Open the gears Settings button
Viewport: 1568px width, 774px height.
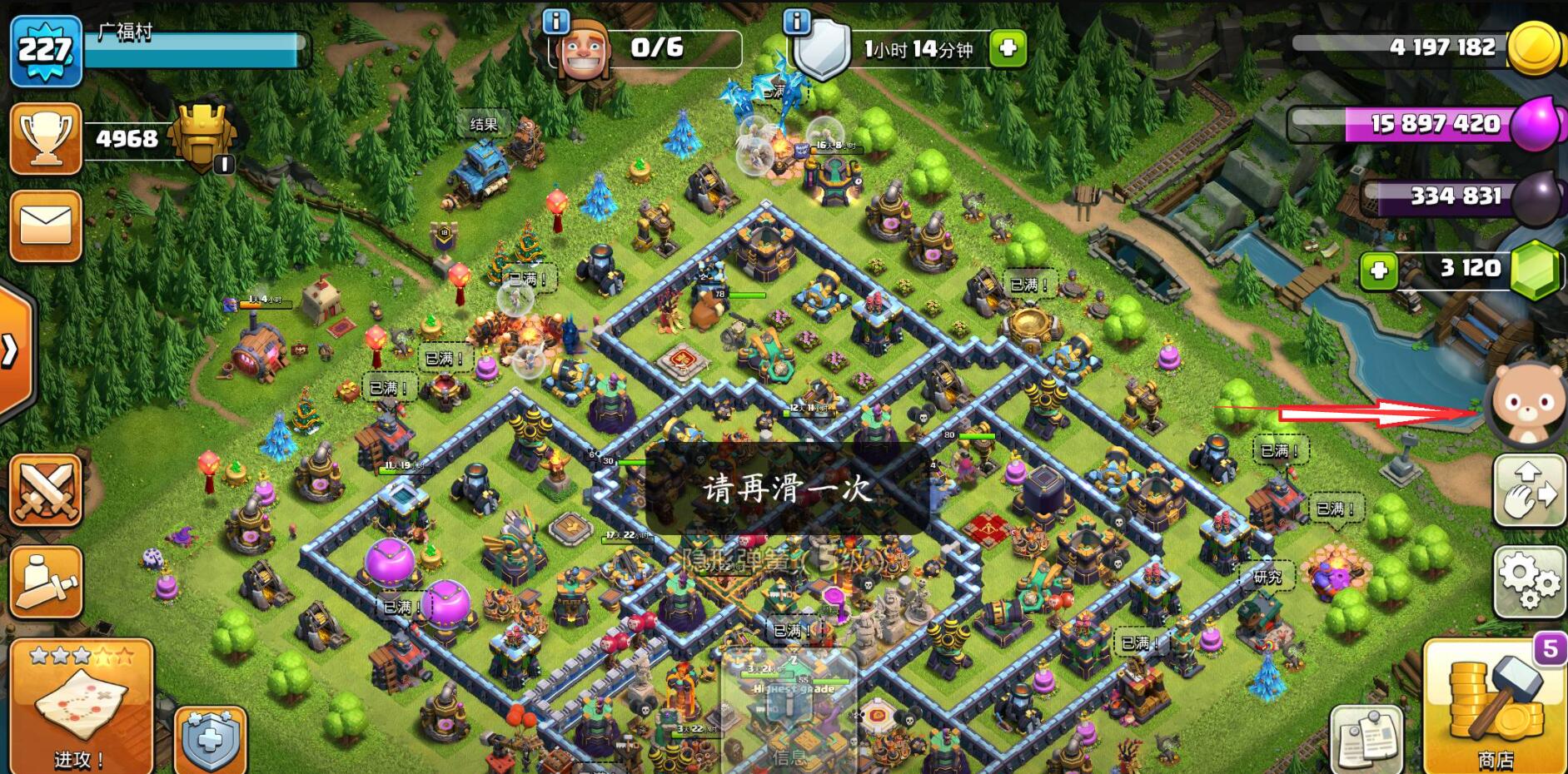tap(1530, 581)
